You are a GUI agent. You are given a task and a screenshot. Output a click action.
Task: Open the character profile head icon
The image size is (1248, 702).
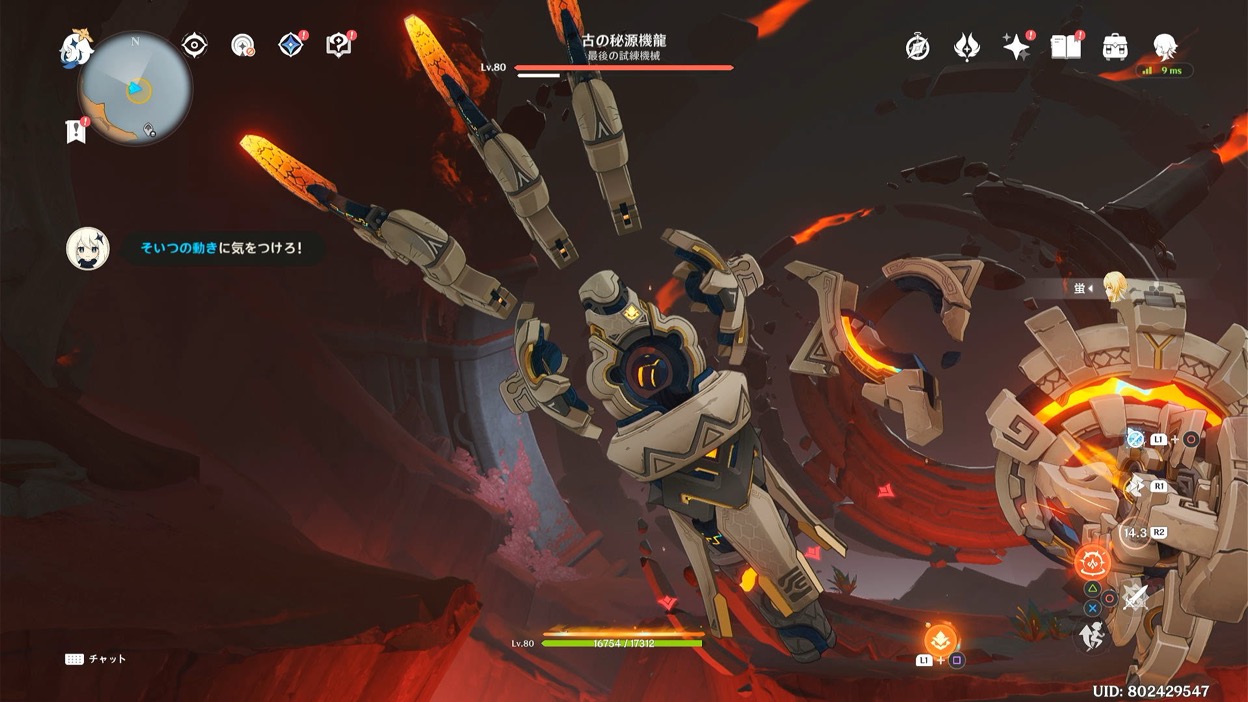pyautogui.click(x=1164, y=47)
